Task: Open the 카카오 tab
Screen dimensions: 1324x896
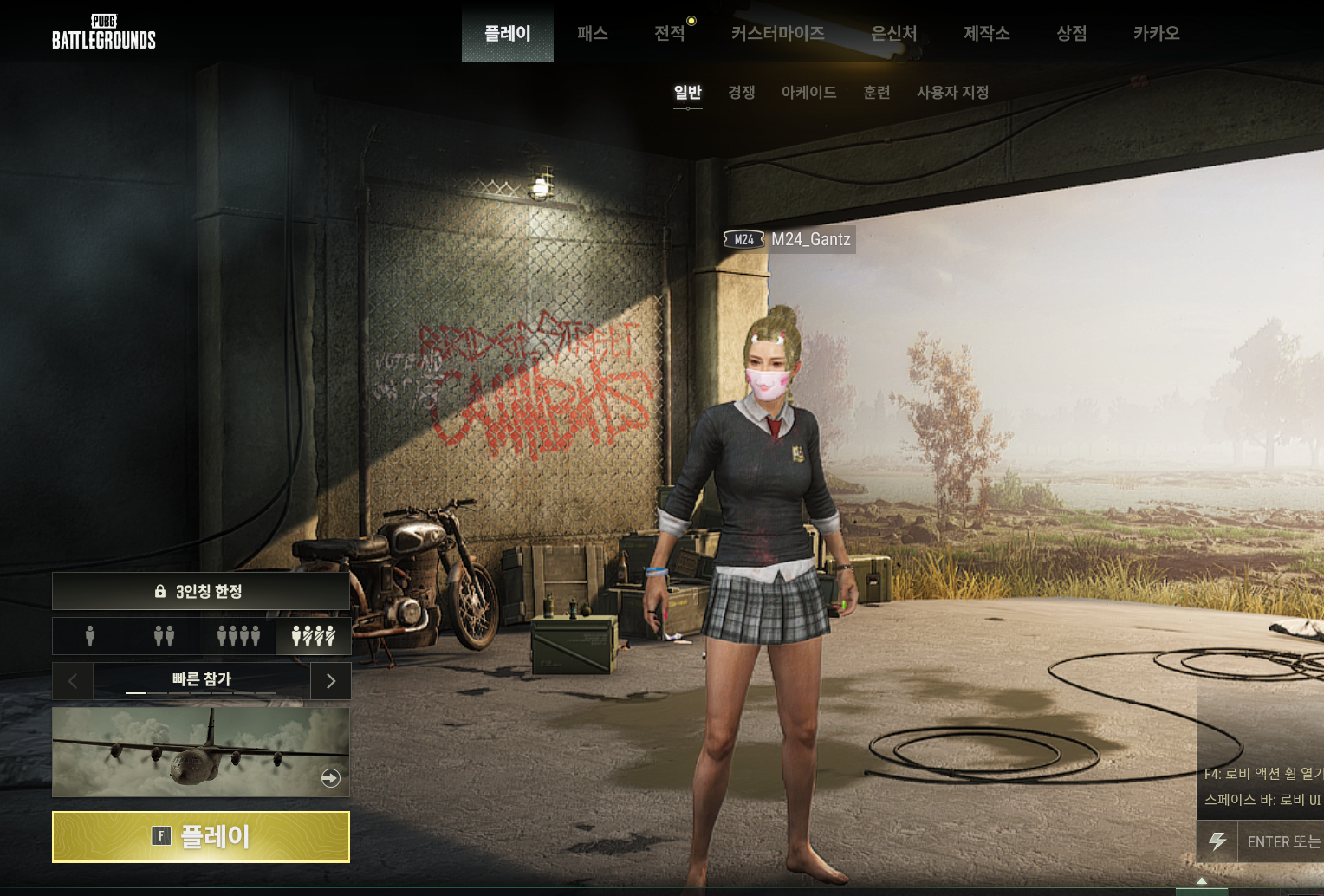Action: pos(1156,33)
